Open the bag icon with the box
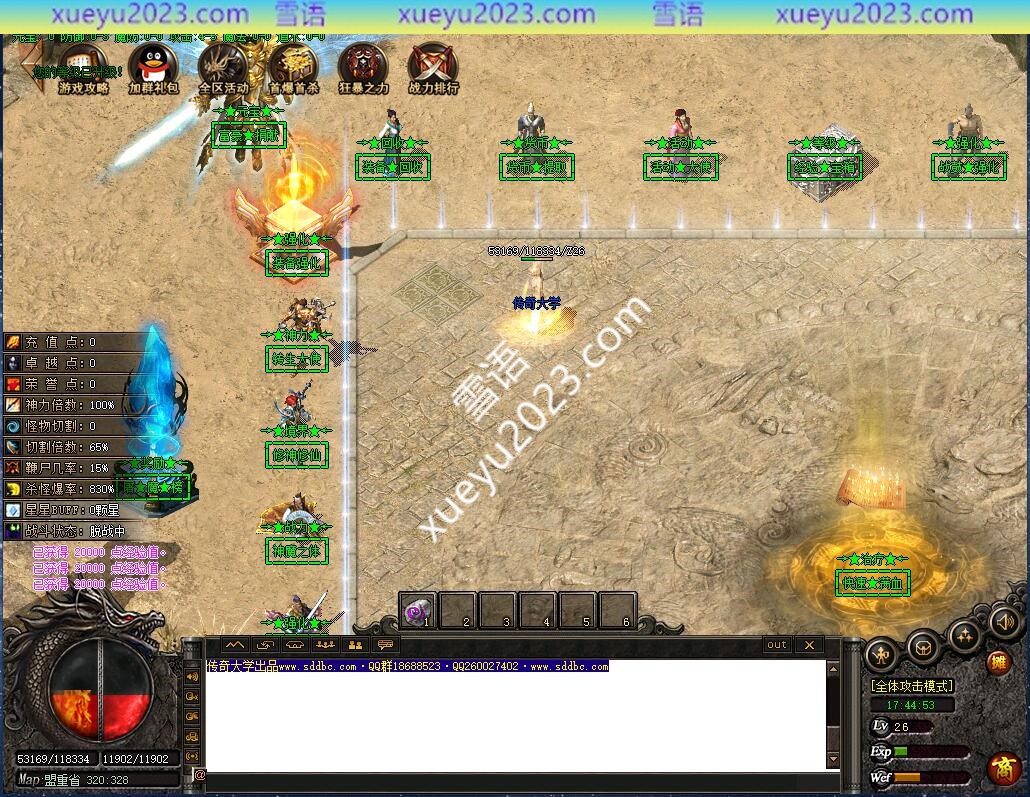This screenshot has width=1030, height=797. (922, 649)
